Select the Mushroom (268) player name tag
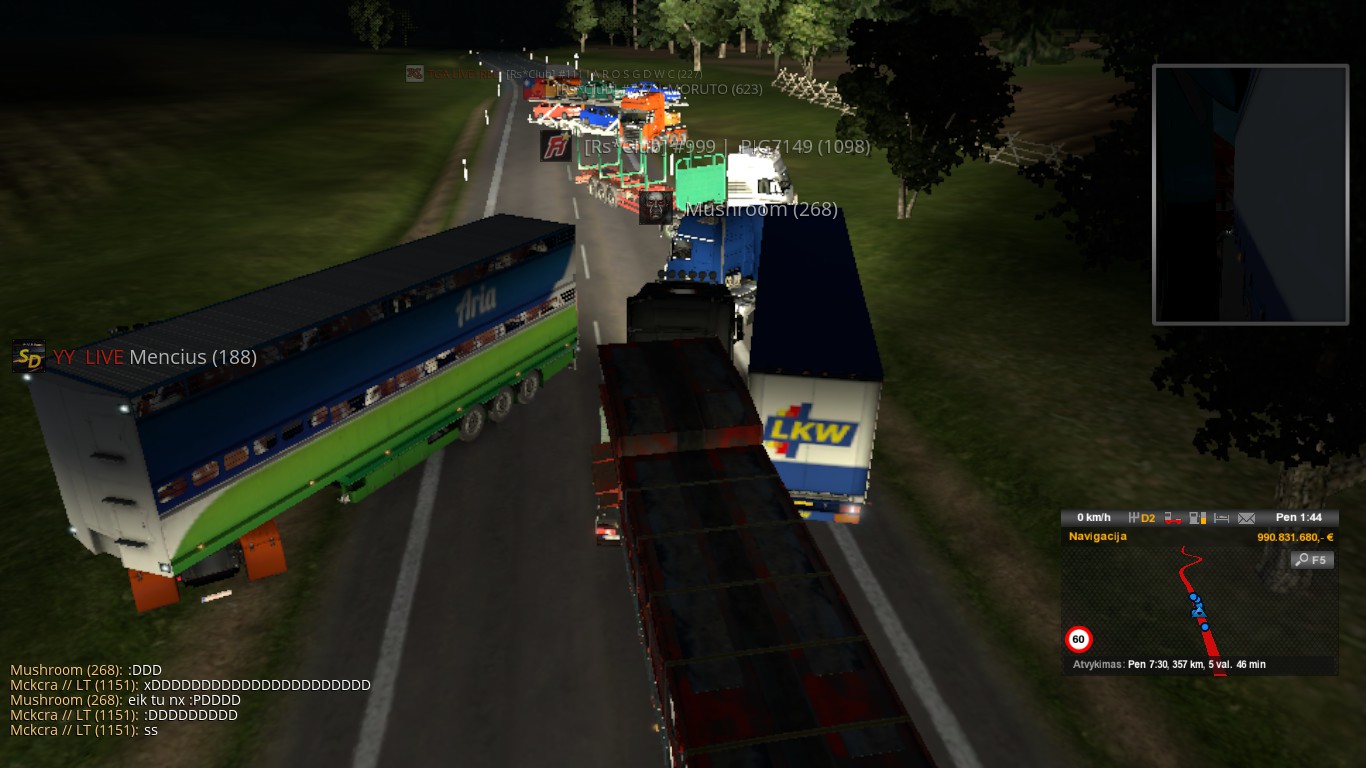The width and height of the screenshot is (1366, 768). 760,209
